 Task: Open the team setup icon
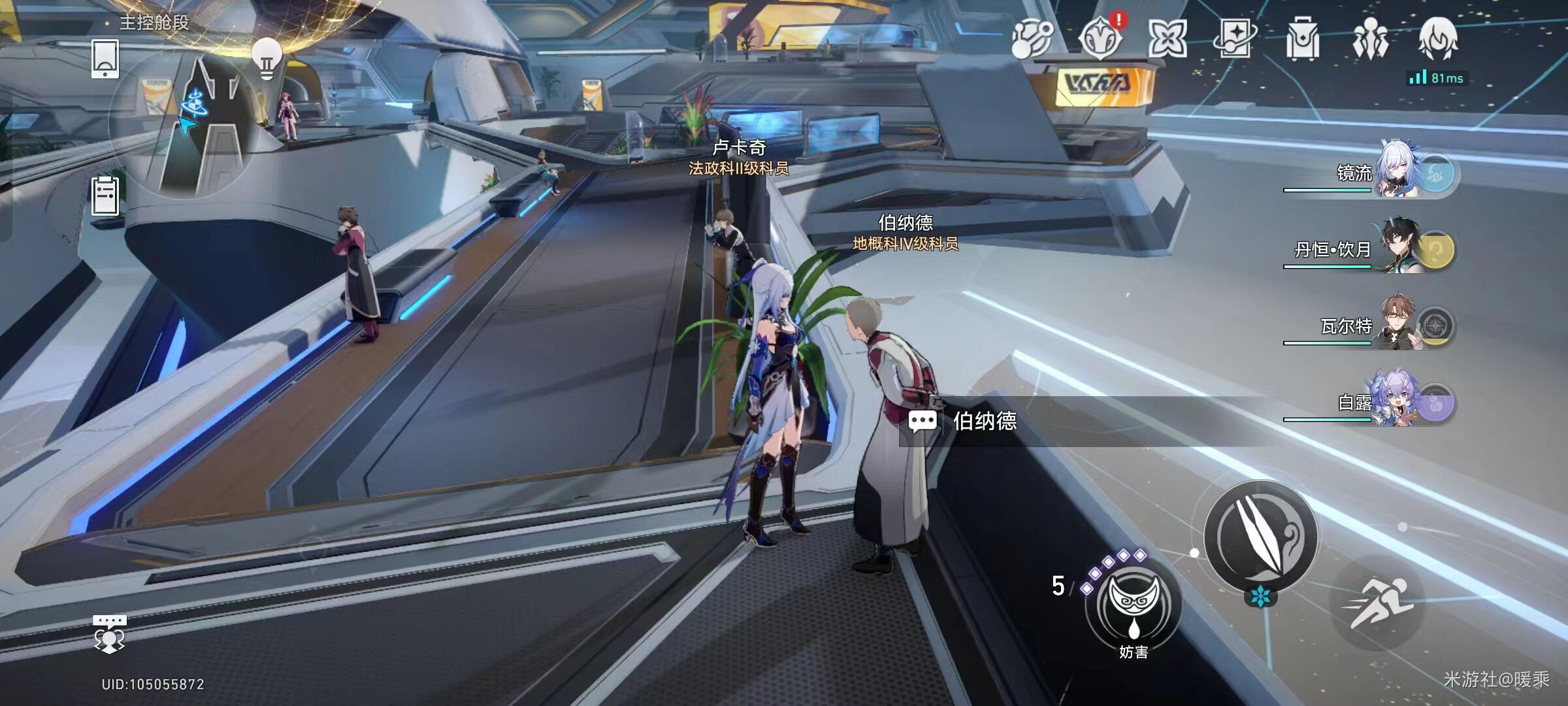click(x=1370, y=39)
